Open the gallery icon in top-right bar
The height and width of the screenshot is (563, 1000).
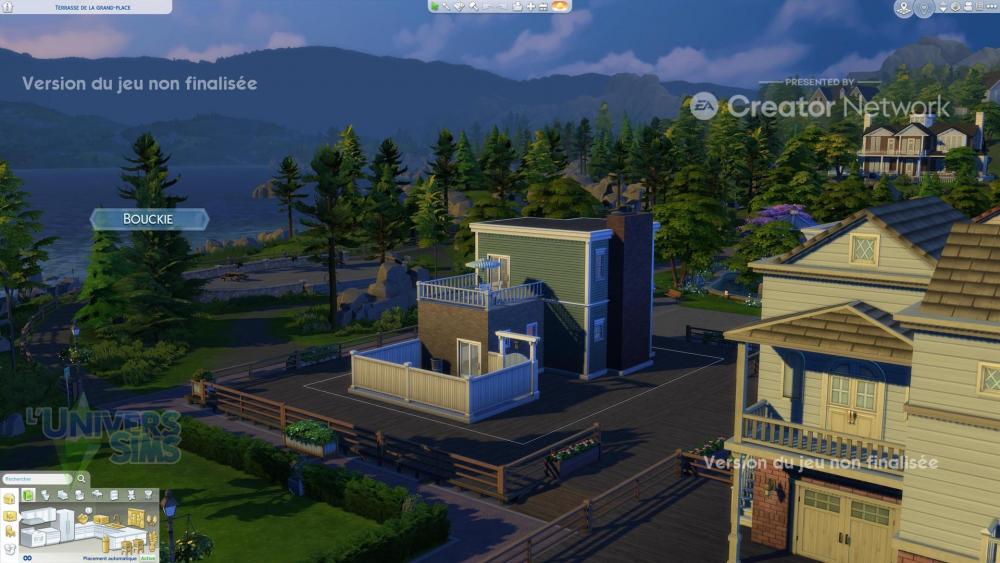tap(955, 6)
